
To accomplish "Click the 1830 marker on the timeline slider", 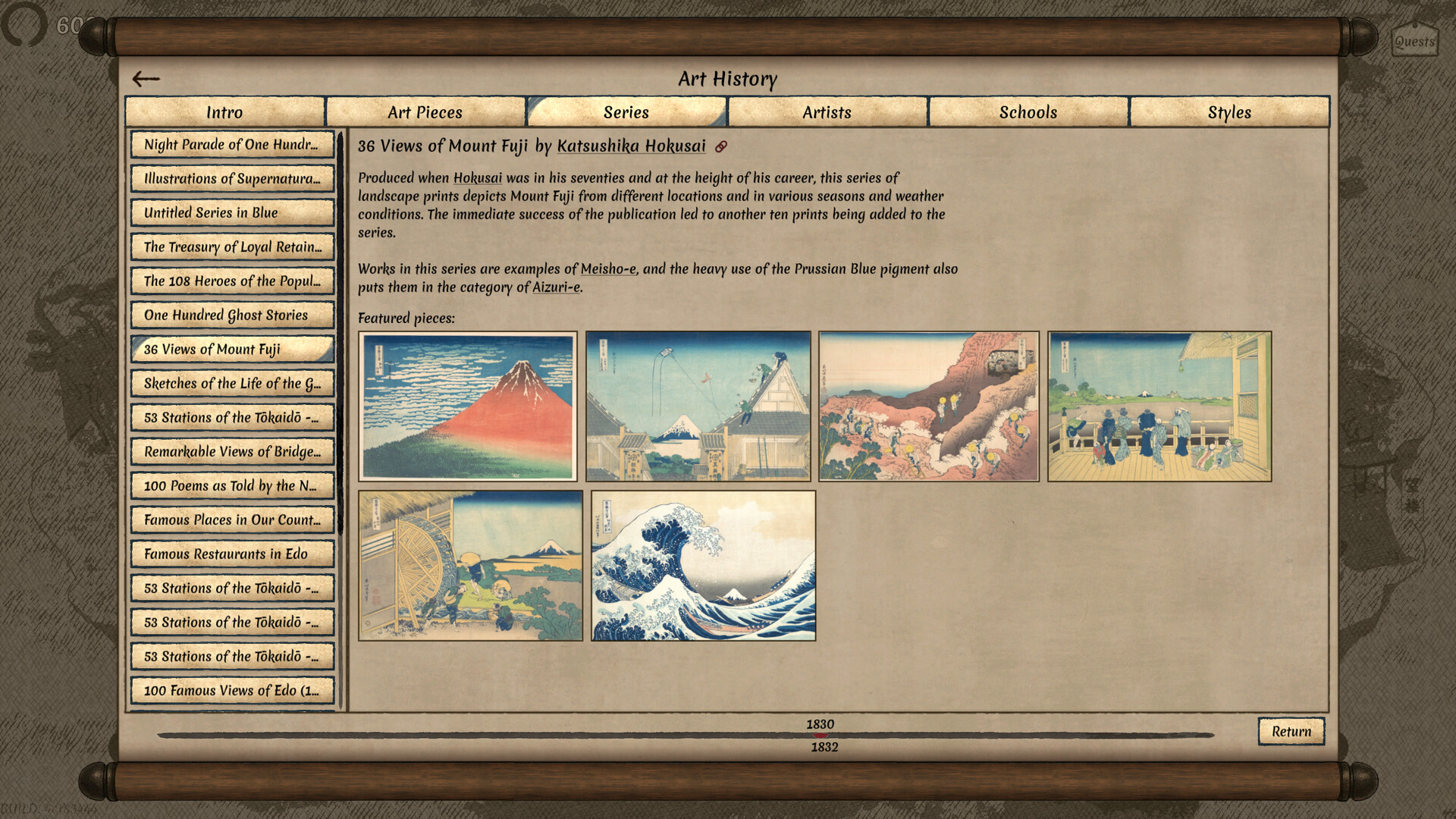I will coord(820,724).
